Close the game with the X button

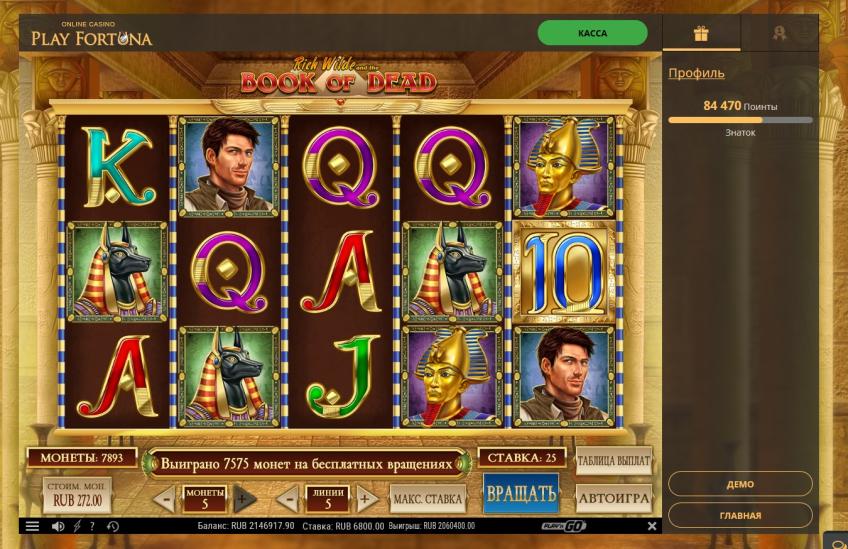pyautogui.click(x=652, y=526)
